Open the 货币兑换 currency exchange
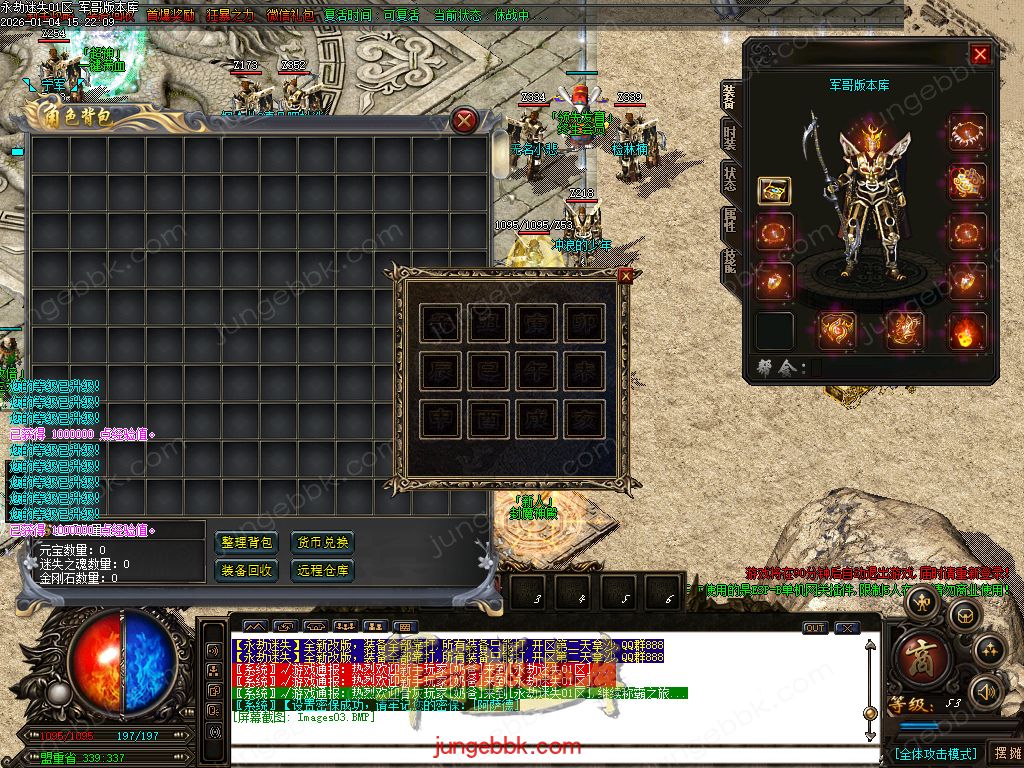The image size is (1024, 768). pos(323,542)
